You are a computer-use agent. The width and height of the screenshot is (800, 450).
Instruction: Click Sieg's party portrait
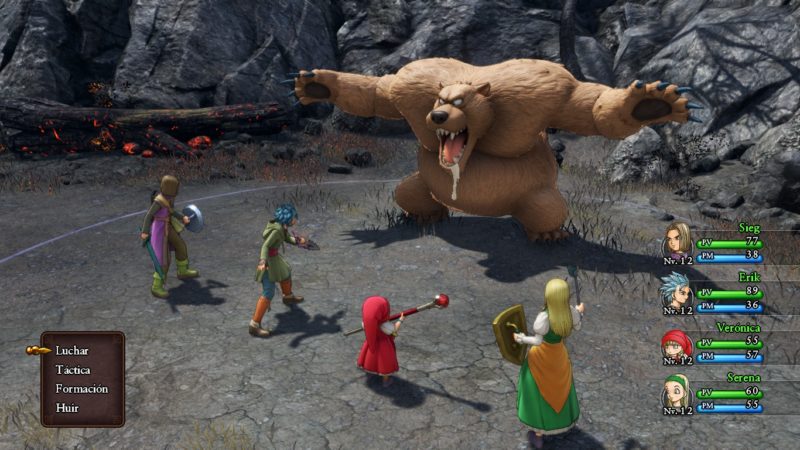pos(679,240)
